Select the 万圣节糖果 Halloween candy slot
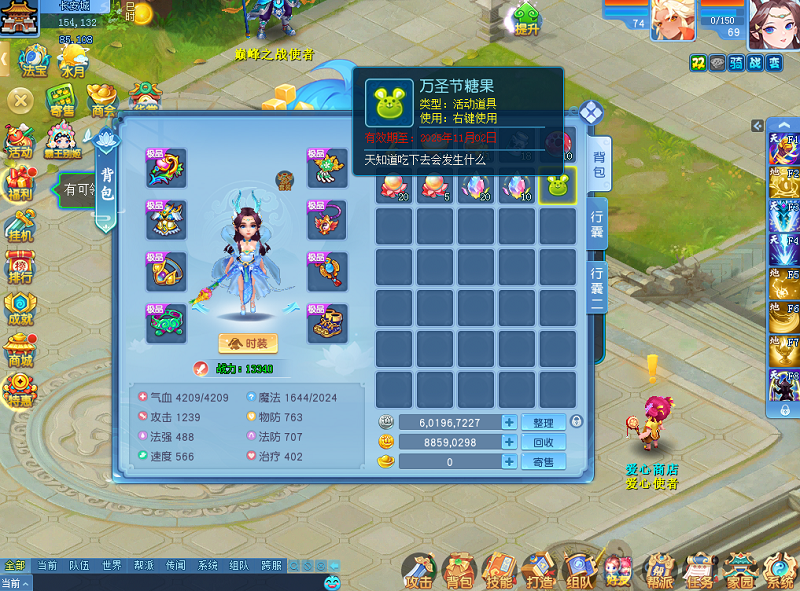The height and width of the screenshot is (591, 800). (x=557, y=187)
